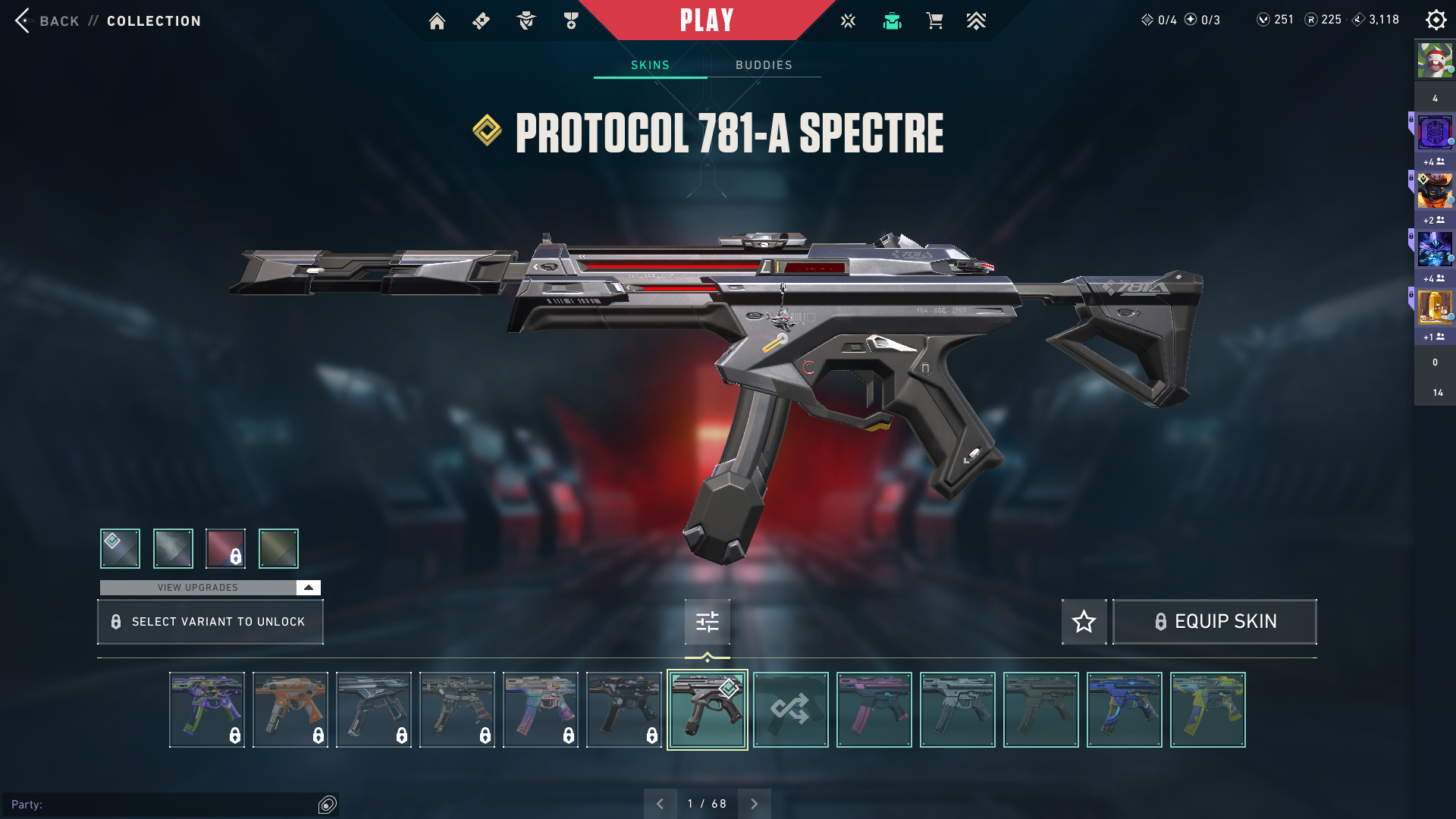Pick the blue Spectre skin thumbnail
The image size is (1456, 819).
click(x=1124, y=710)
